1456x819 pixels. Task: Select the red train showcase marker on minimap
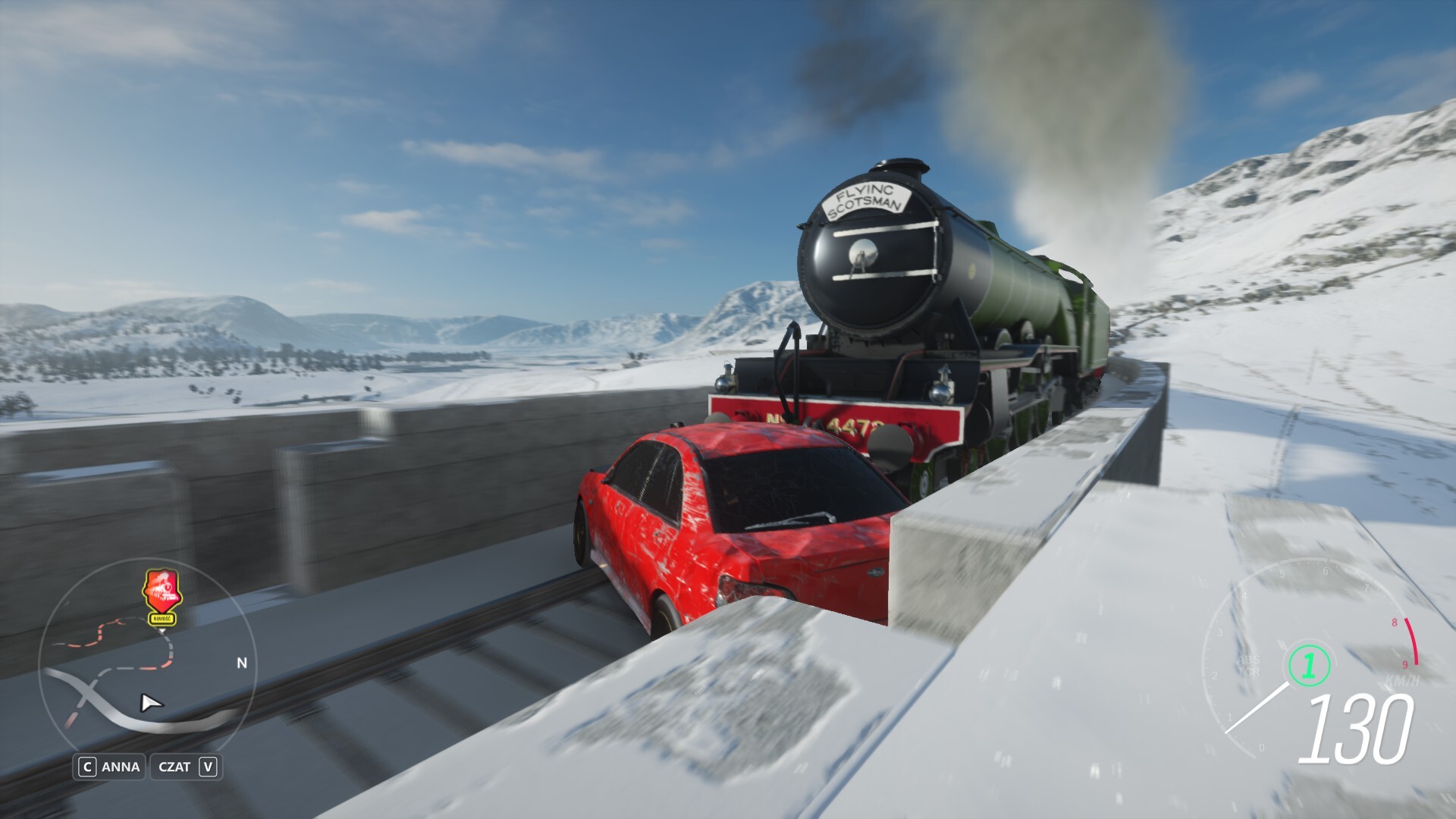(162, 592)
